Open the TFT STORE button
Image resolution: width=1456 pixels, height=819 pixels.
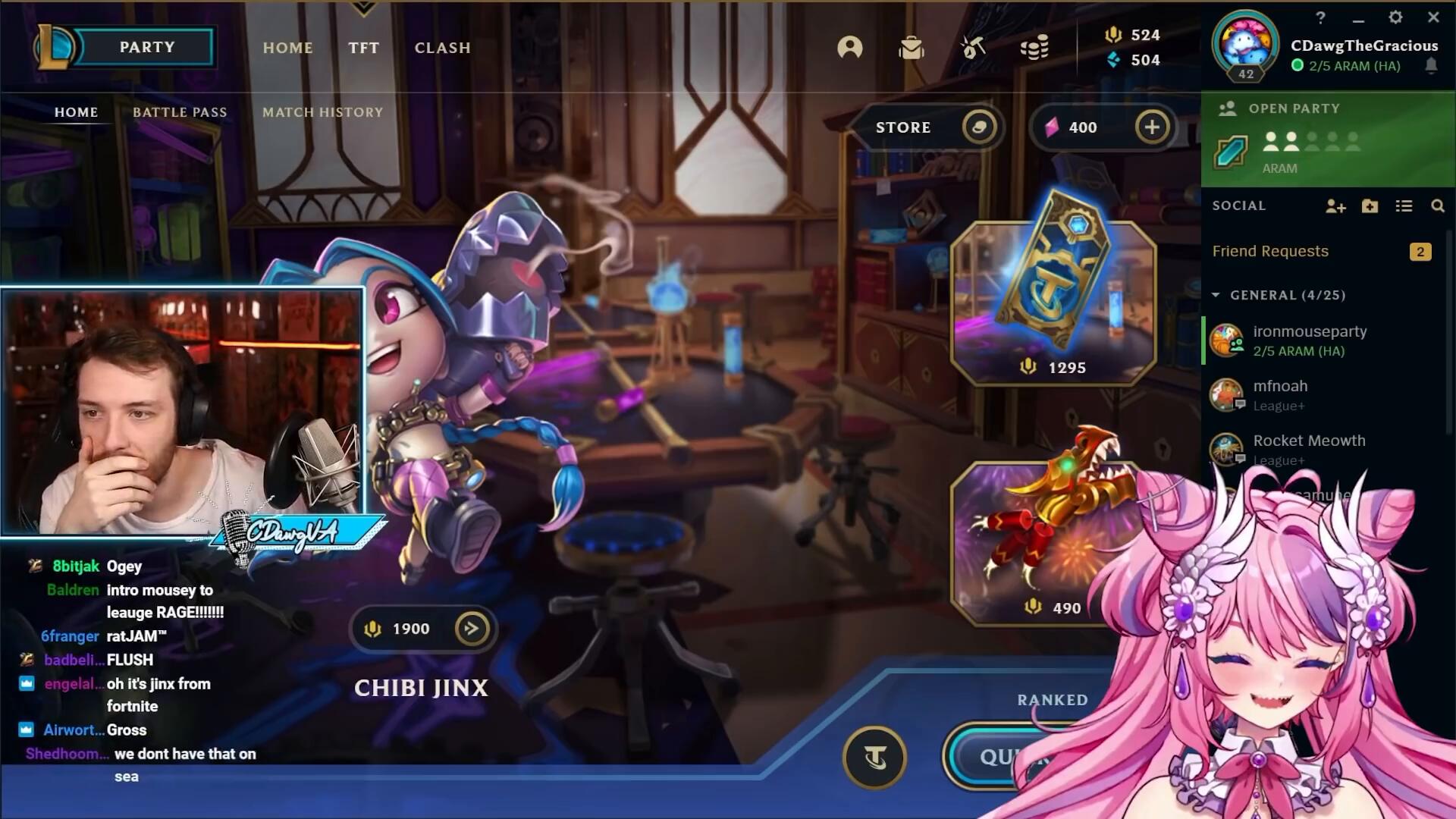click(x=927, y=127)
